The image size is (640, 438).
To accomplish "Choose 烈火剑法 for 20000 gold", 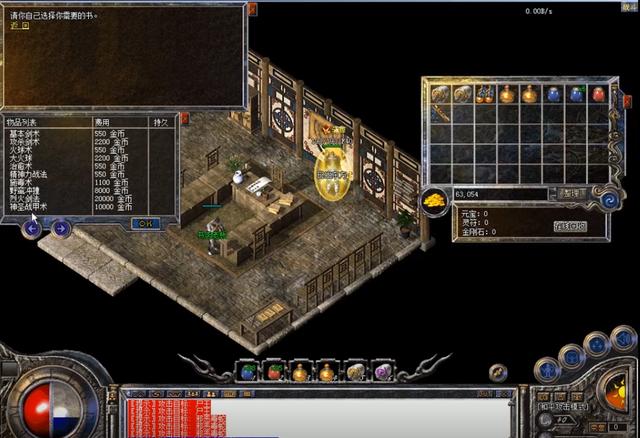I will click(x=26, y=198).
